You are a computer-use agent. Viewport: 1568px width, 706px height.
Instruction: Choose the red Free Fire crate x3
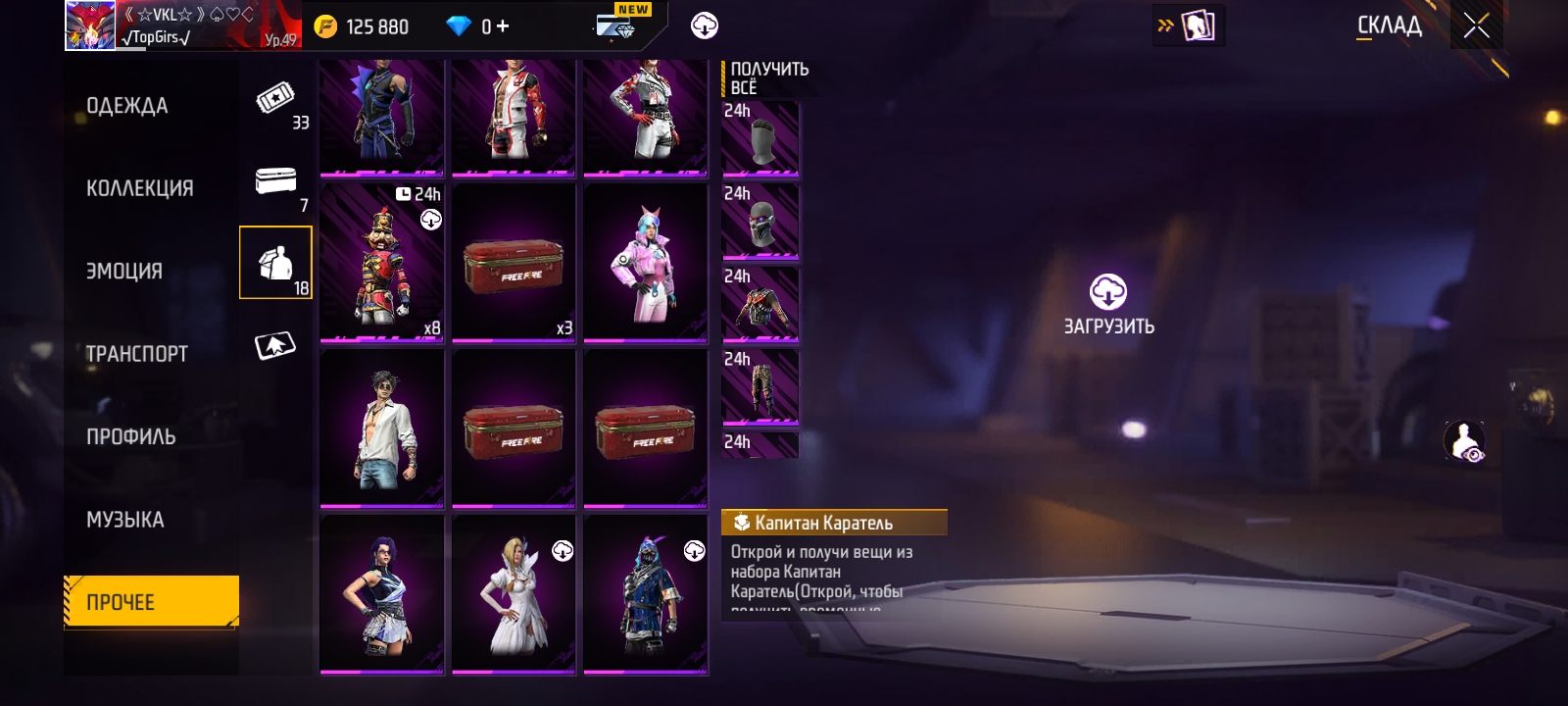(x=513, y=262)
